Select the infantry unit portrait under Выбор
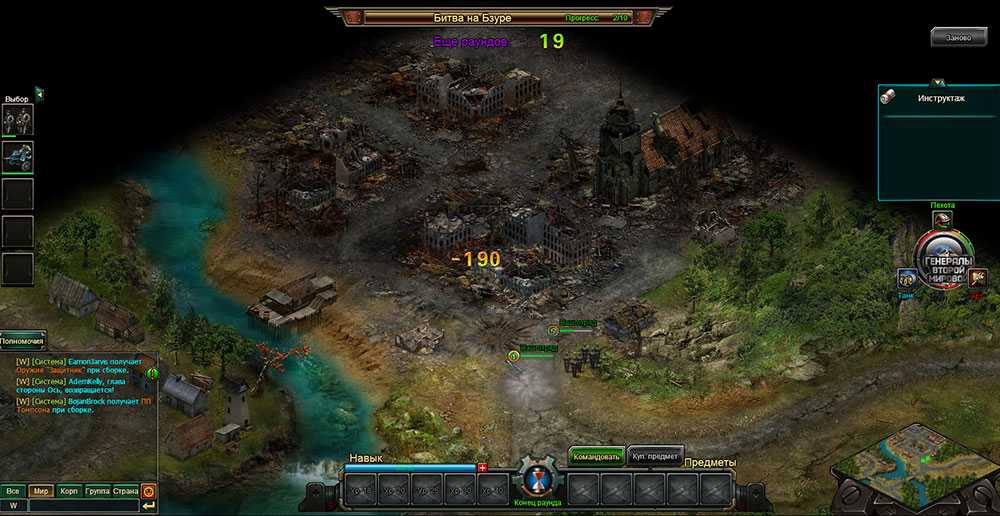The image size is (1000, 516). tap(17, 120)
